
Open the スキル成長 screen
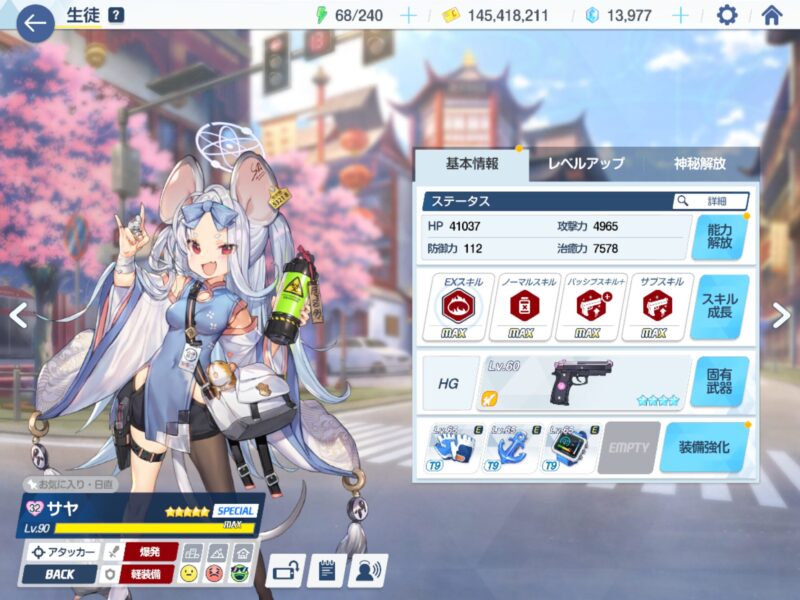tap(719, 307)
